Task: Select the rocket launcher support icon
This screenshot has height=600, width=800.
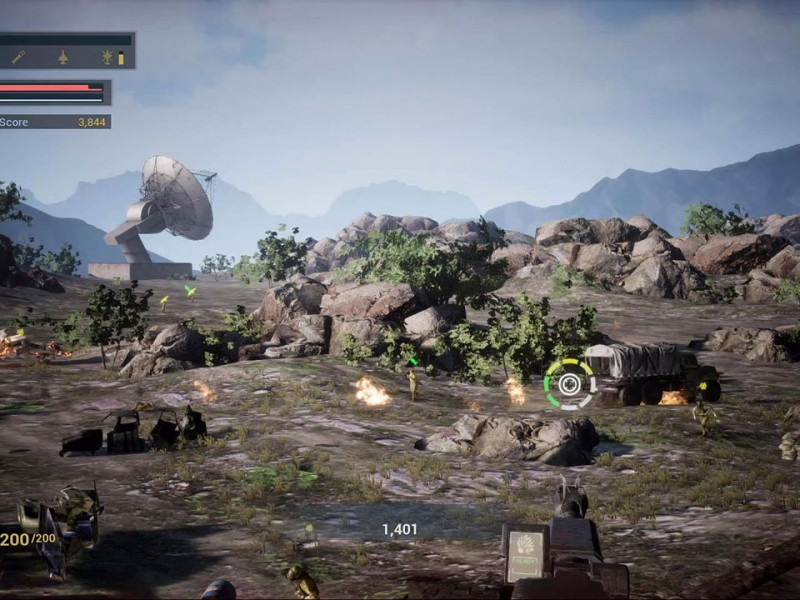Action: pos(19,57)
